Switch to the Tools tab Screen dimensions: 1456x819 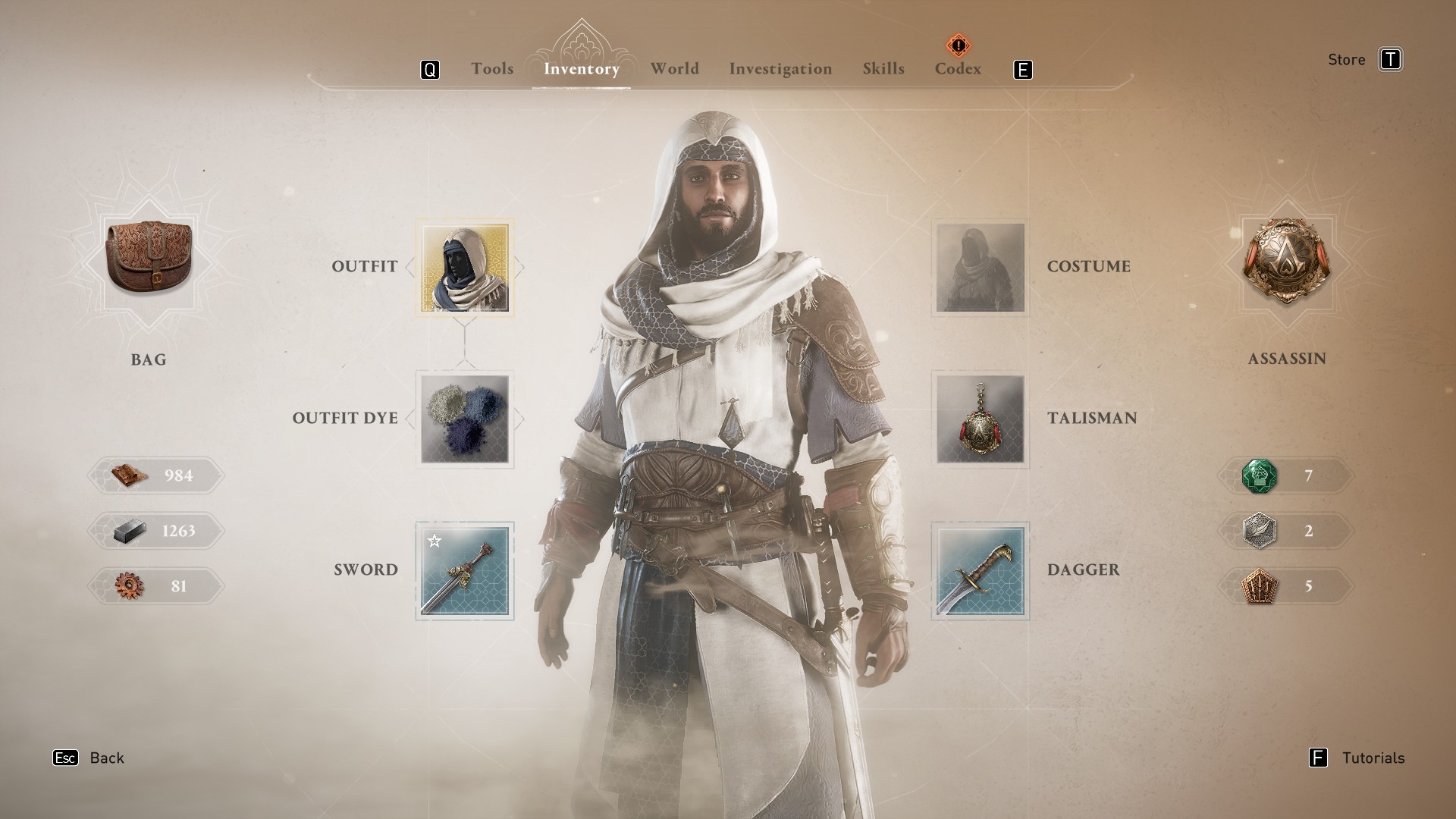(492, 69)
